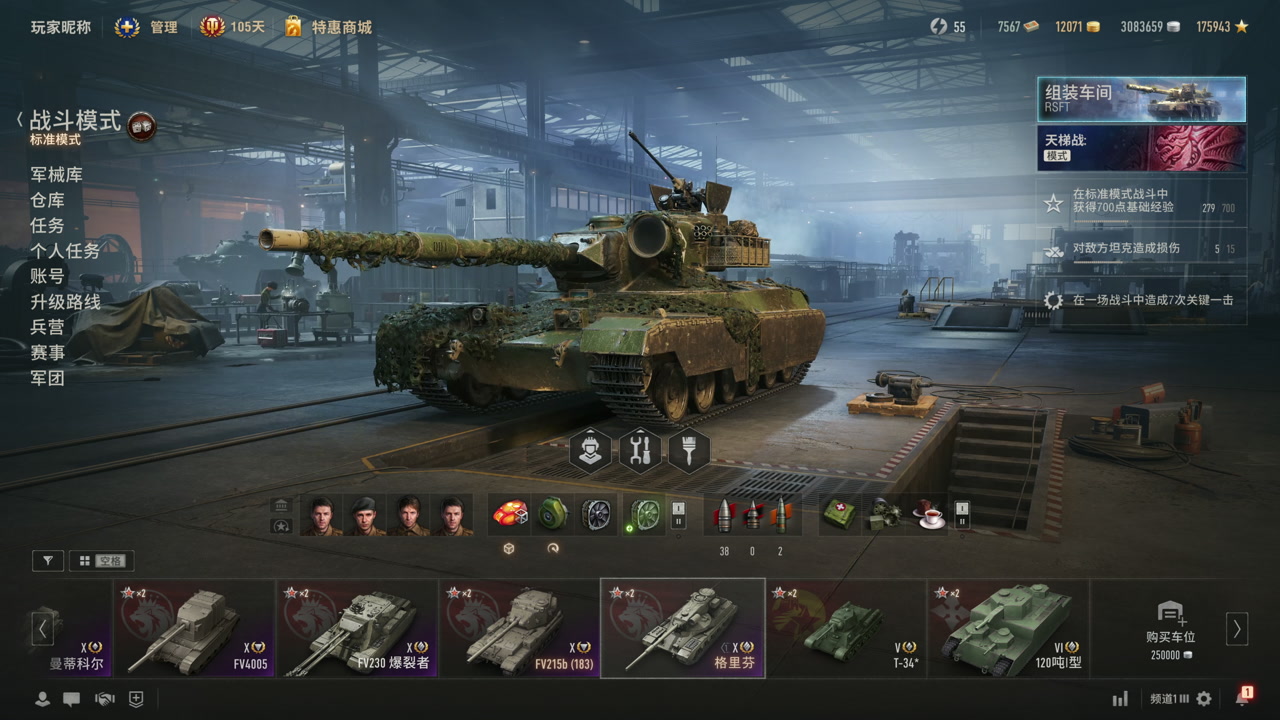Image resolution: width=1280 pixels, height=720 pixels.
Task: Go to 仓库 storage
Action: [x=47, y=200]
